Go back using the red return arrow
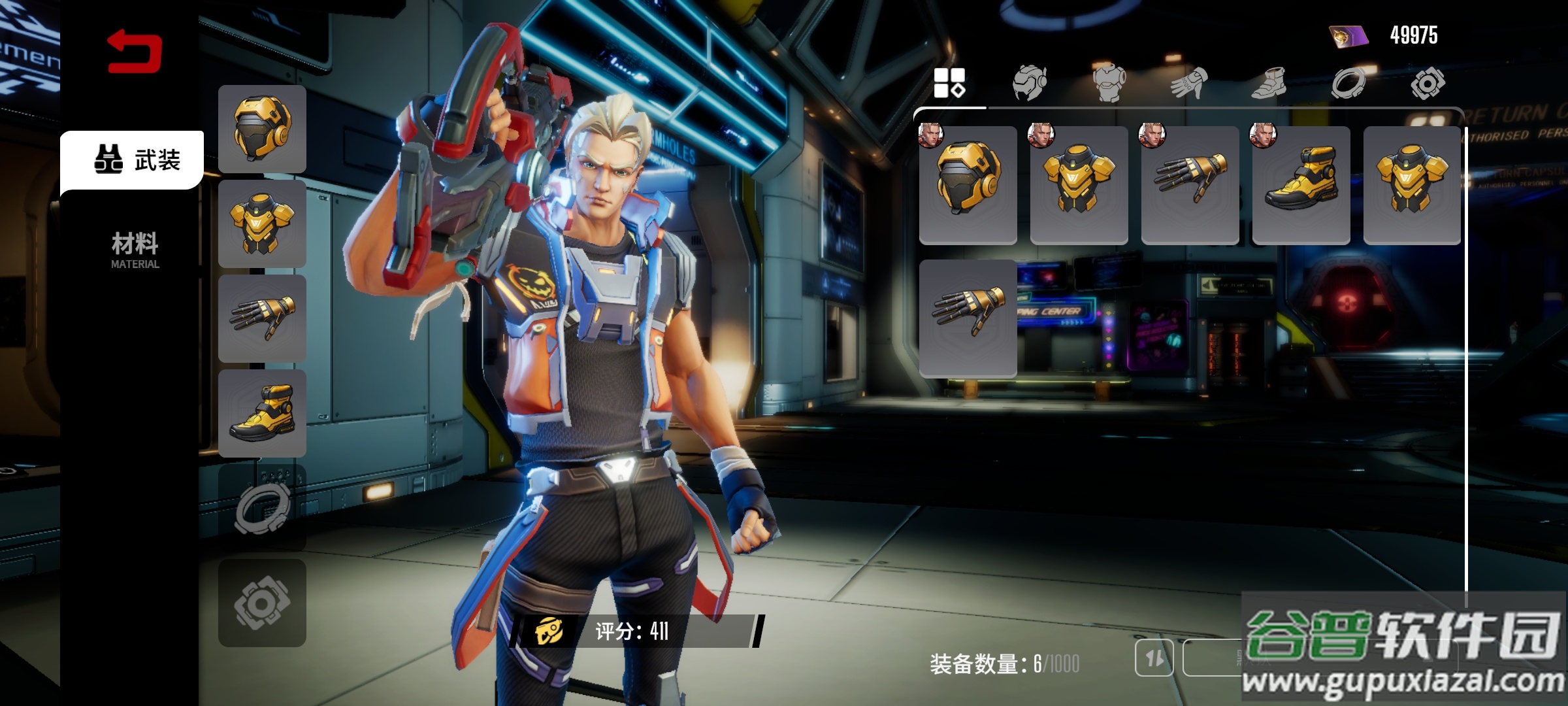This screenshot has height=706, width=1568. [x=135, y=51]
